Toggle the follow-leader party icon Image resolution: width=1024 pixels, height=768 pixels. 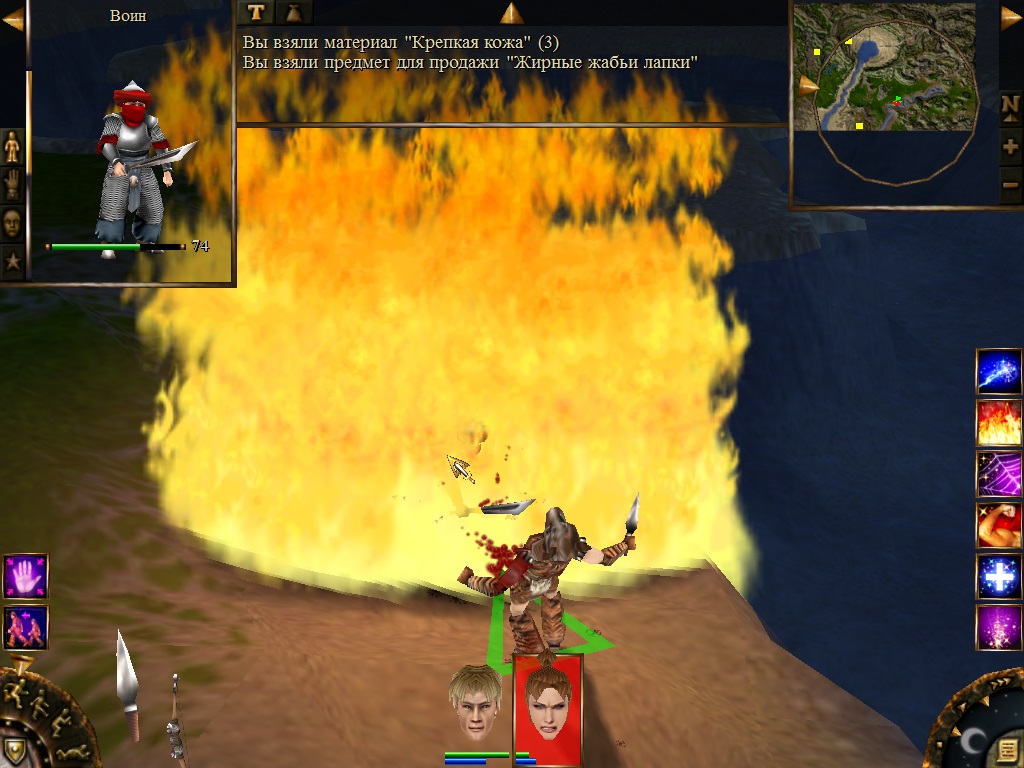pos(25,627)
